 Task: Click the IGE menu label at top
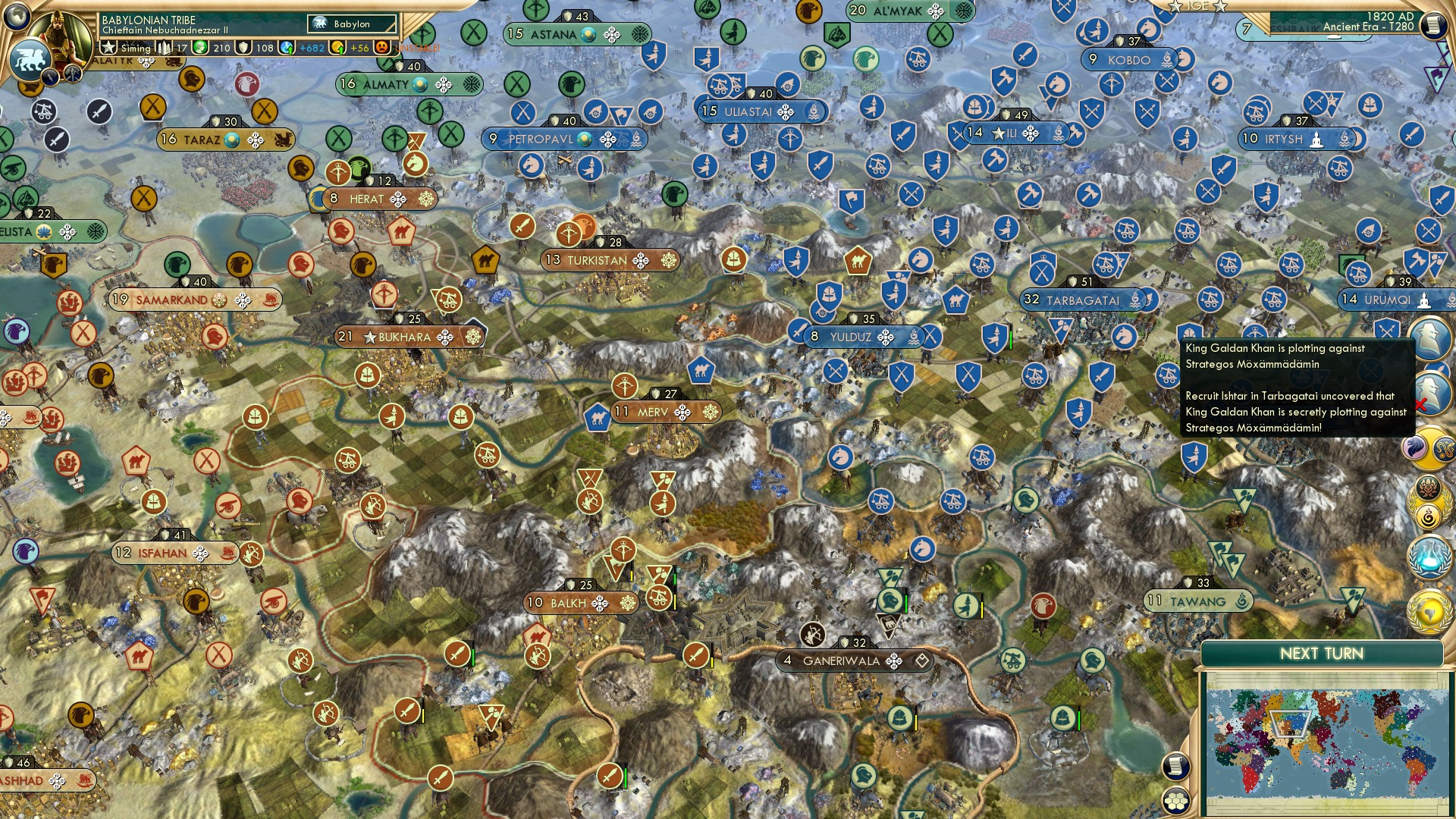(x=1198, y=7)
